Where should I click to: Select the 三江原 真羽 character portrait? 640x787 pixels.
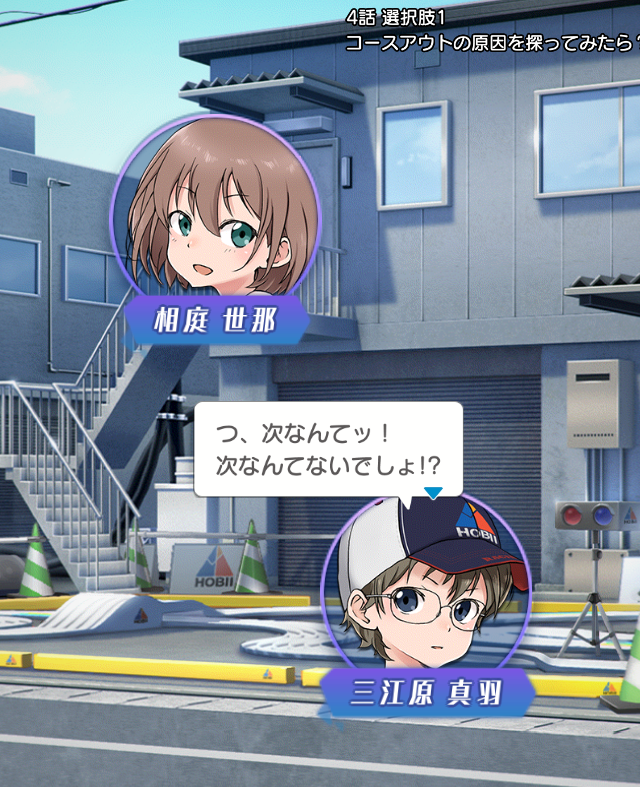pos(427,586)
